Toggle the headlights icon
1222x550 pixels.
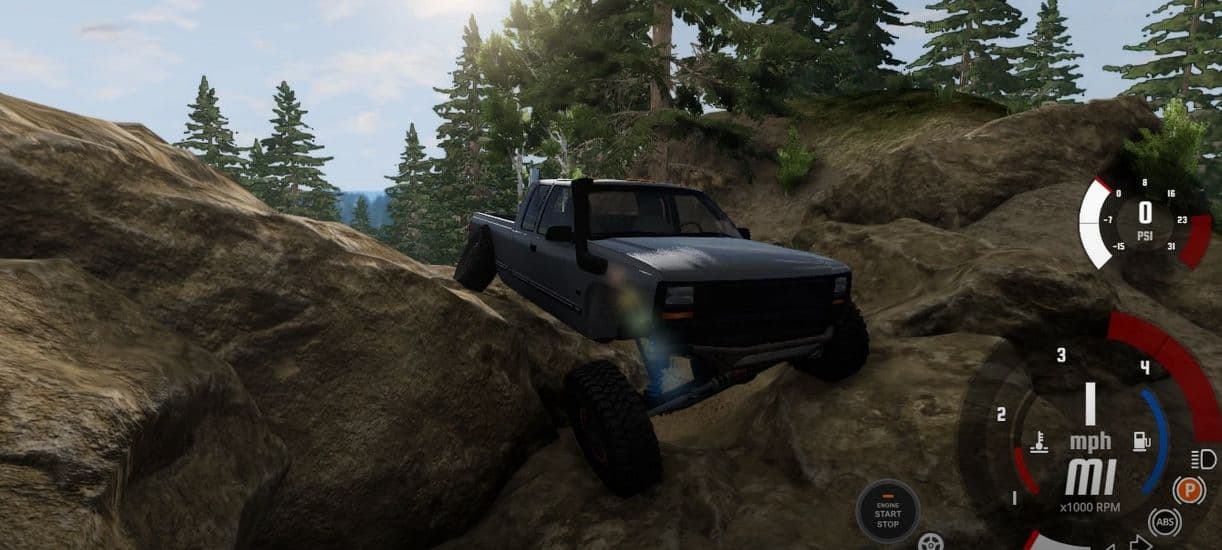coord(1203,459)
